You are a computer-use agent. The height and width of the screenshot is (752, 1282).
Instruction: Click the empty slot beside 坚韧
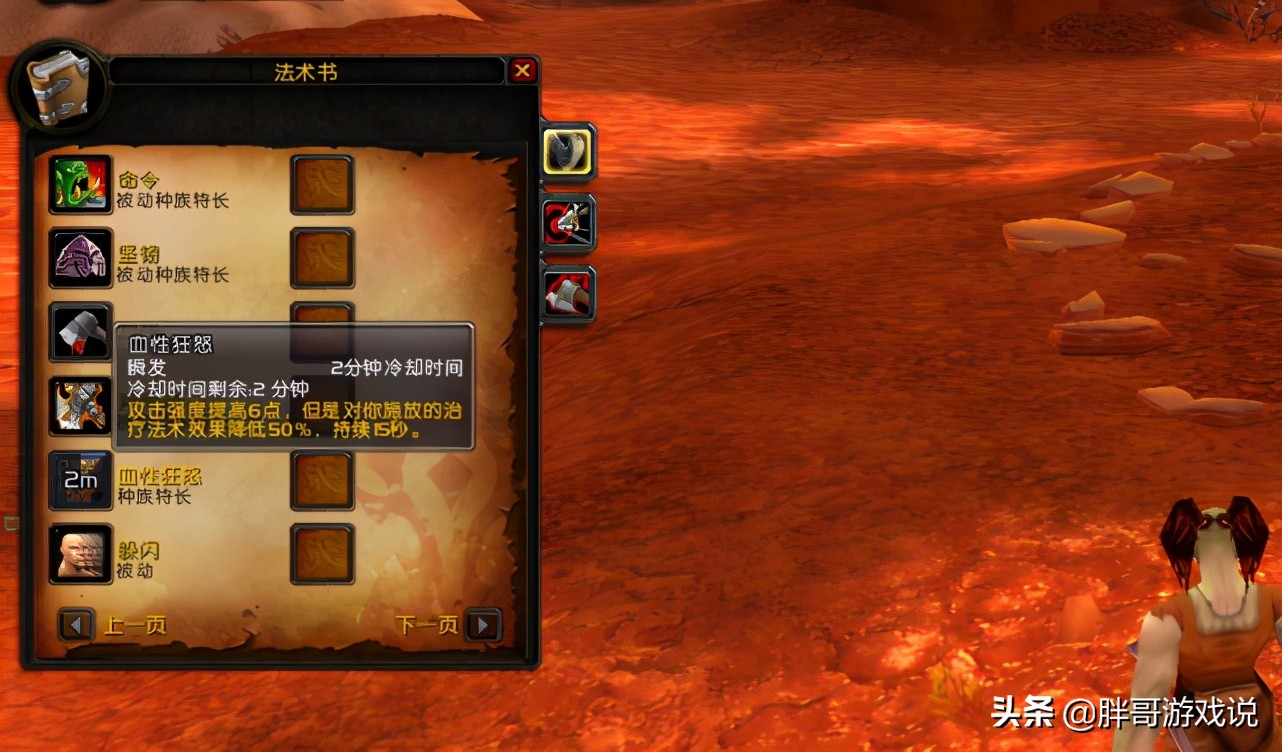(x=321, y=258)
